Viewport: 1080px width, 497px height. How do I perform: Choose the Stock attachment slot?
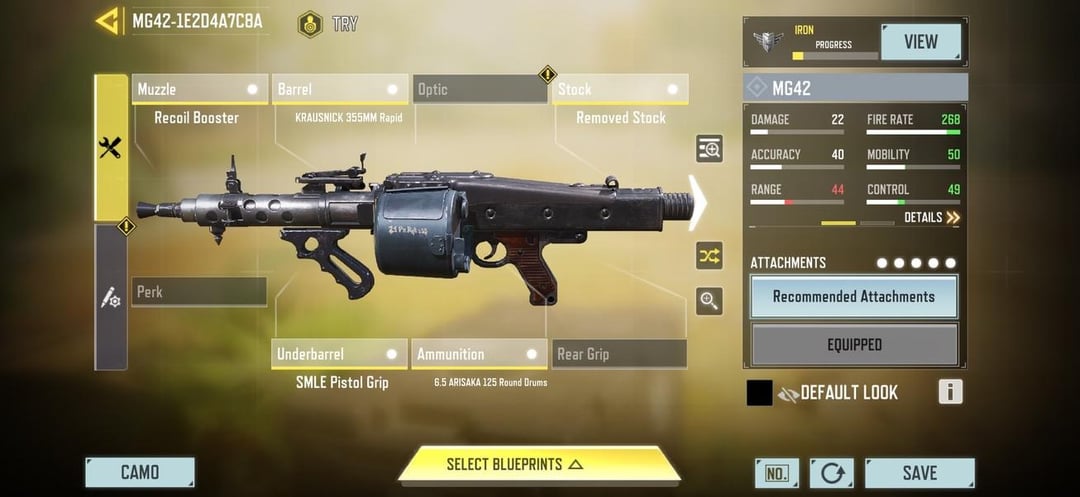620,90
